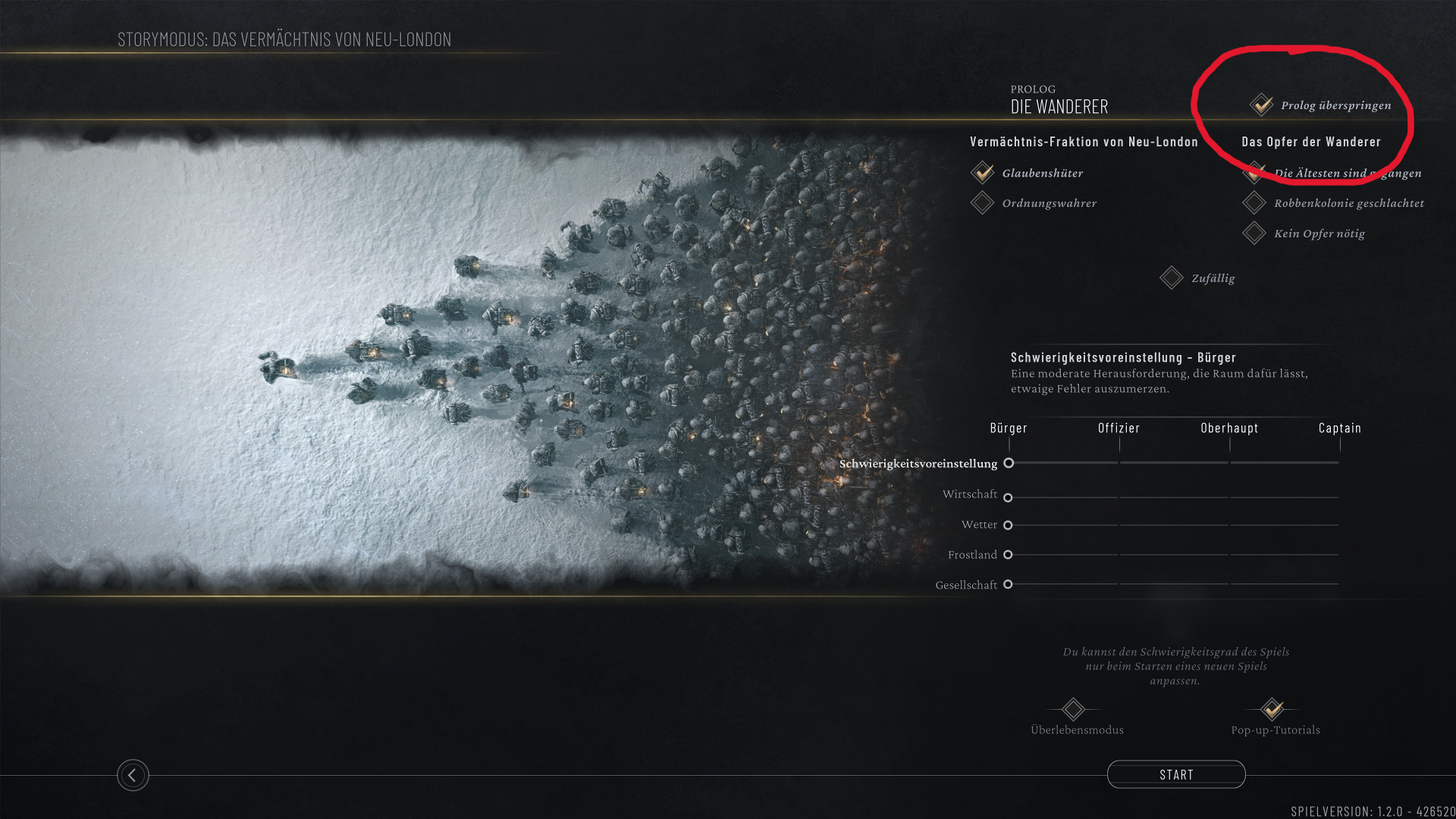Select the Bürger difficulty preset

click(1009, 428)
